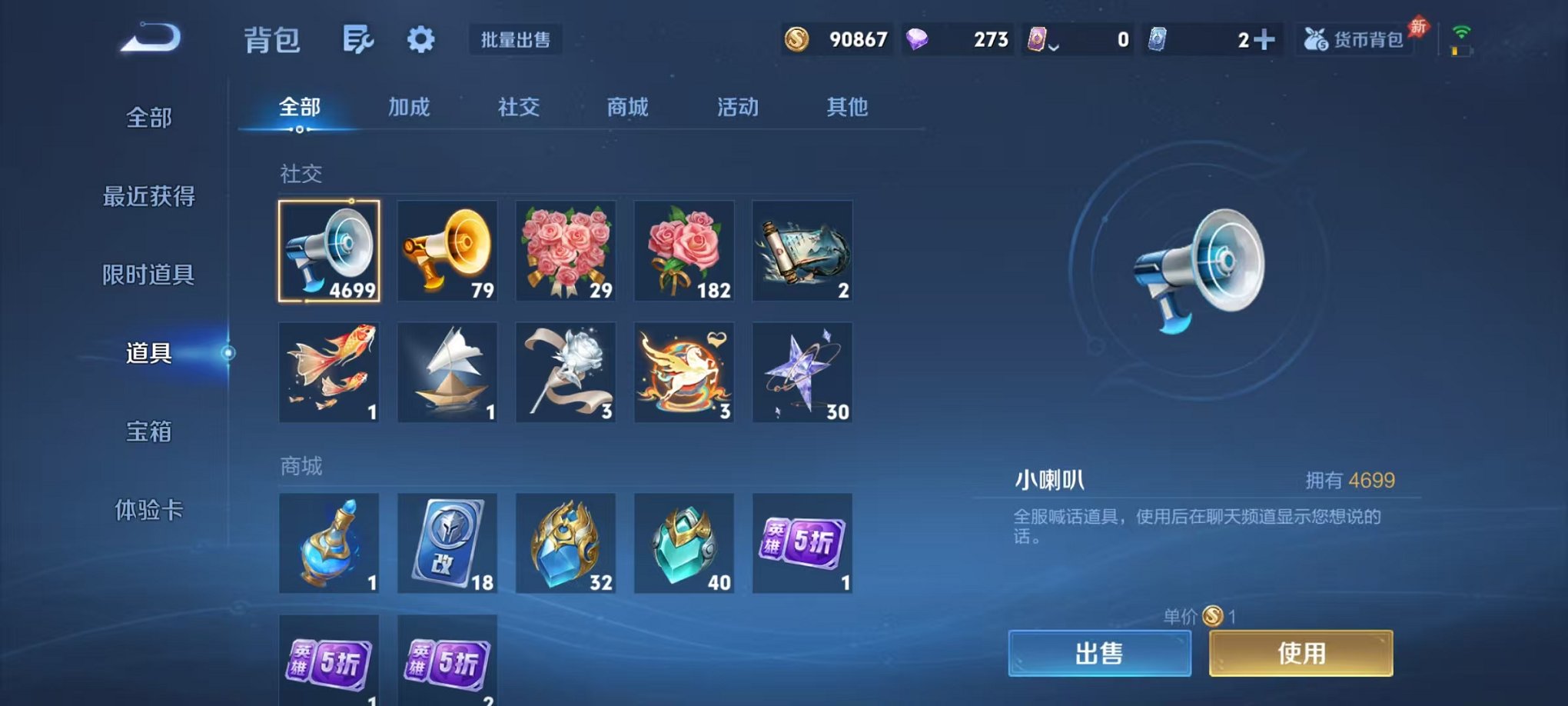Open the 宝箱 category in sidebar
The image size is (1568, 706).
pyautogui.click(x=146, y=433)
